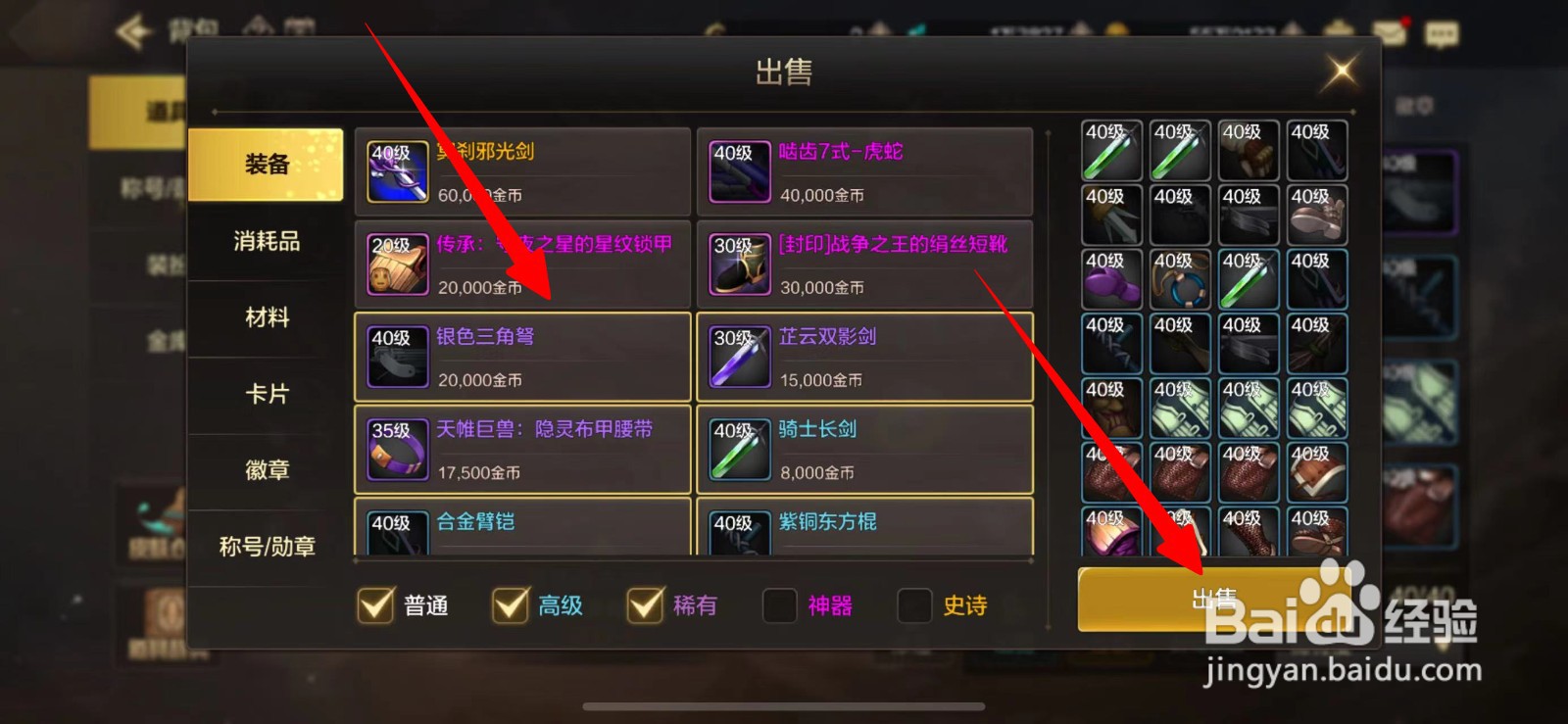Enable the 史诗 filter checkbox
1568x724 pixels.
click(x=913, y=606)
